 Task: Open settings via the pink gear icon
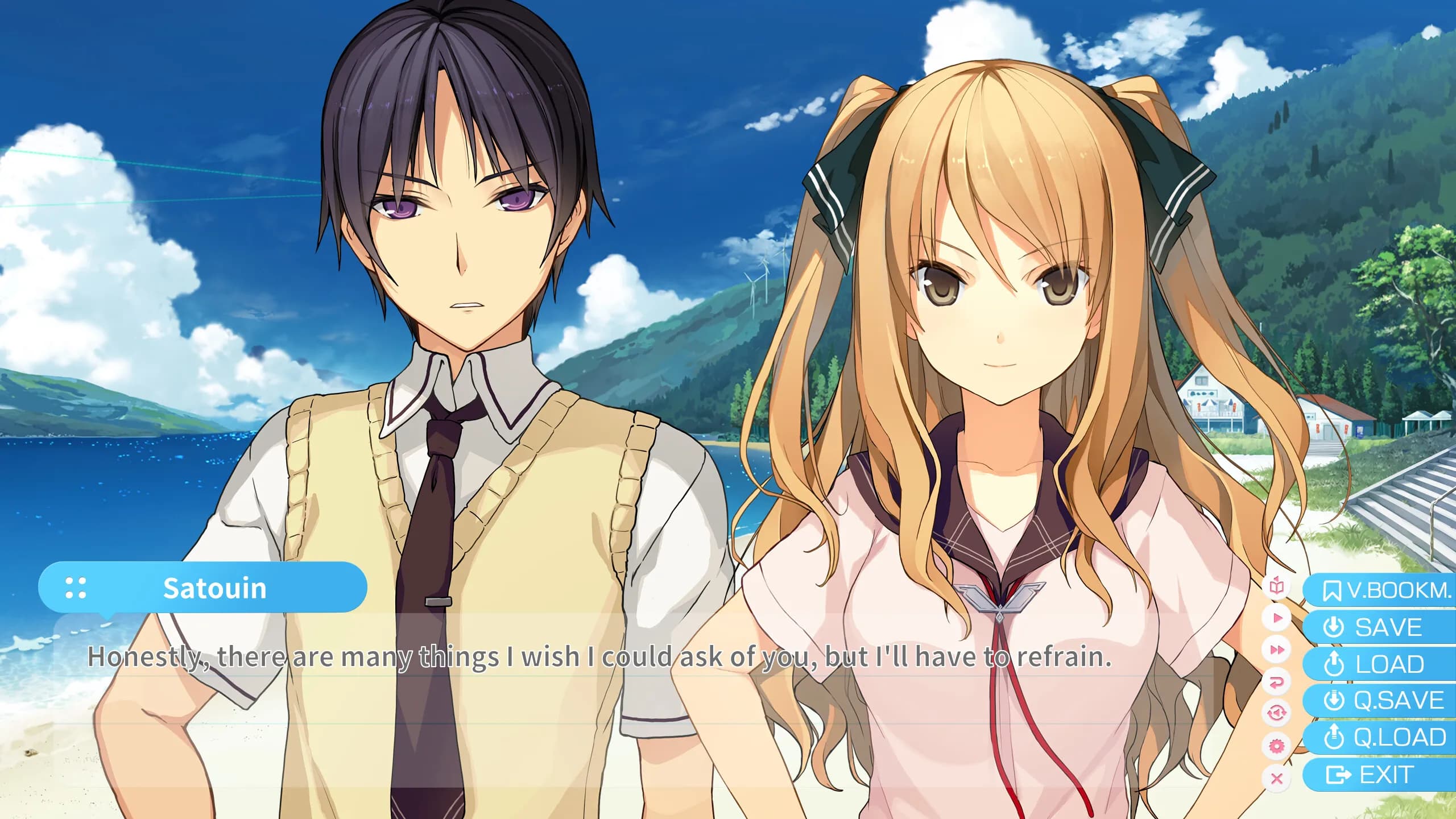click(x=1277, y=746)
